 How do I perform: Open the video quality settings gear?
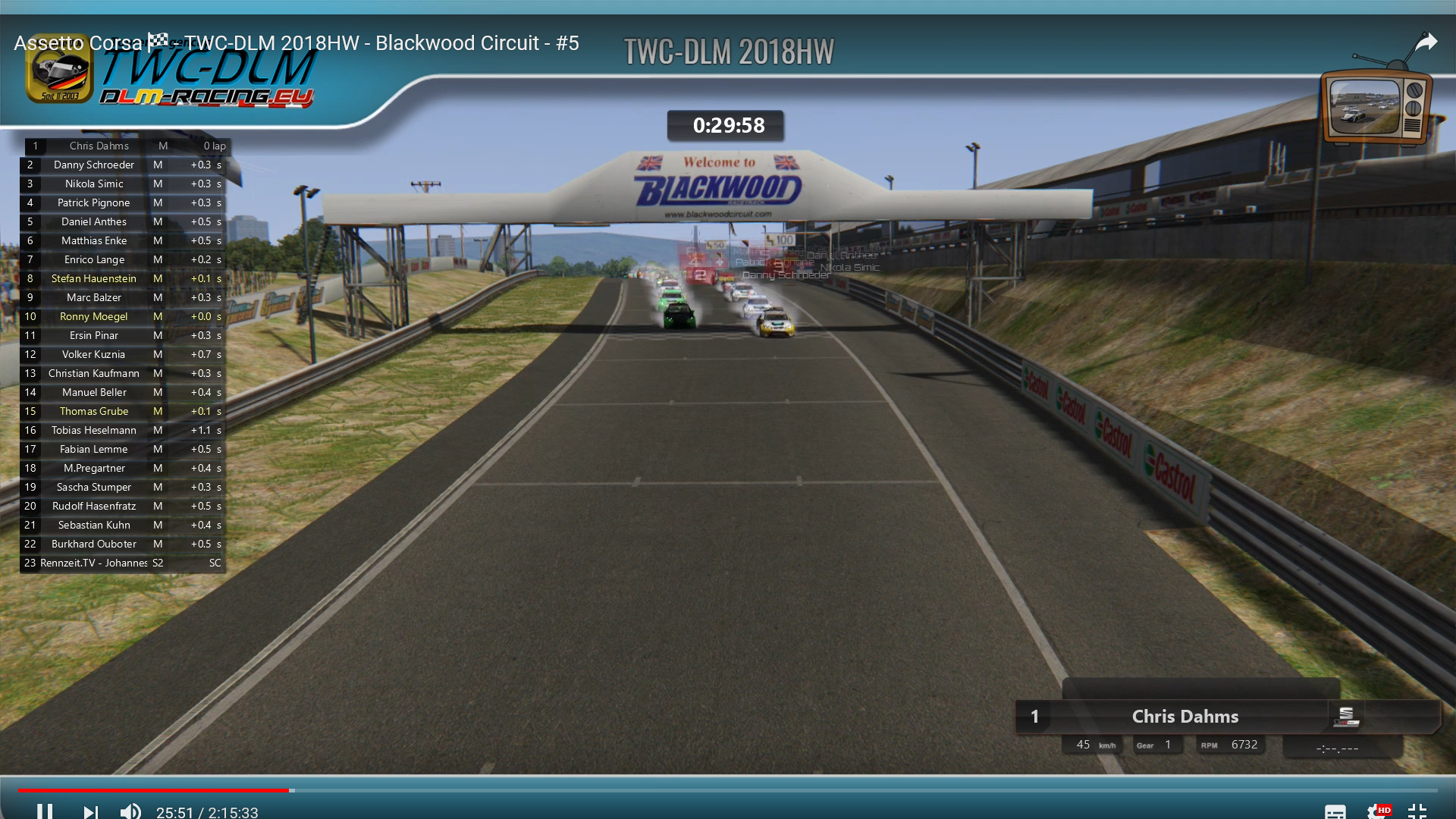point(1376,811)
